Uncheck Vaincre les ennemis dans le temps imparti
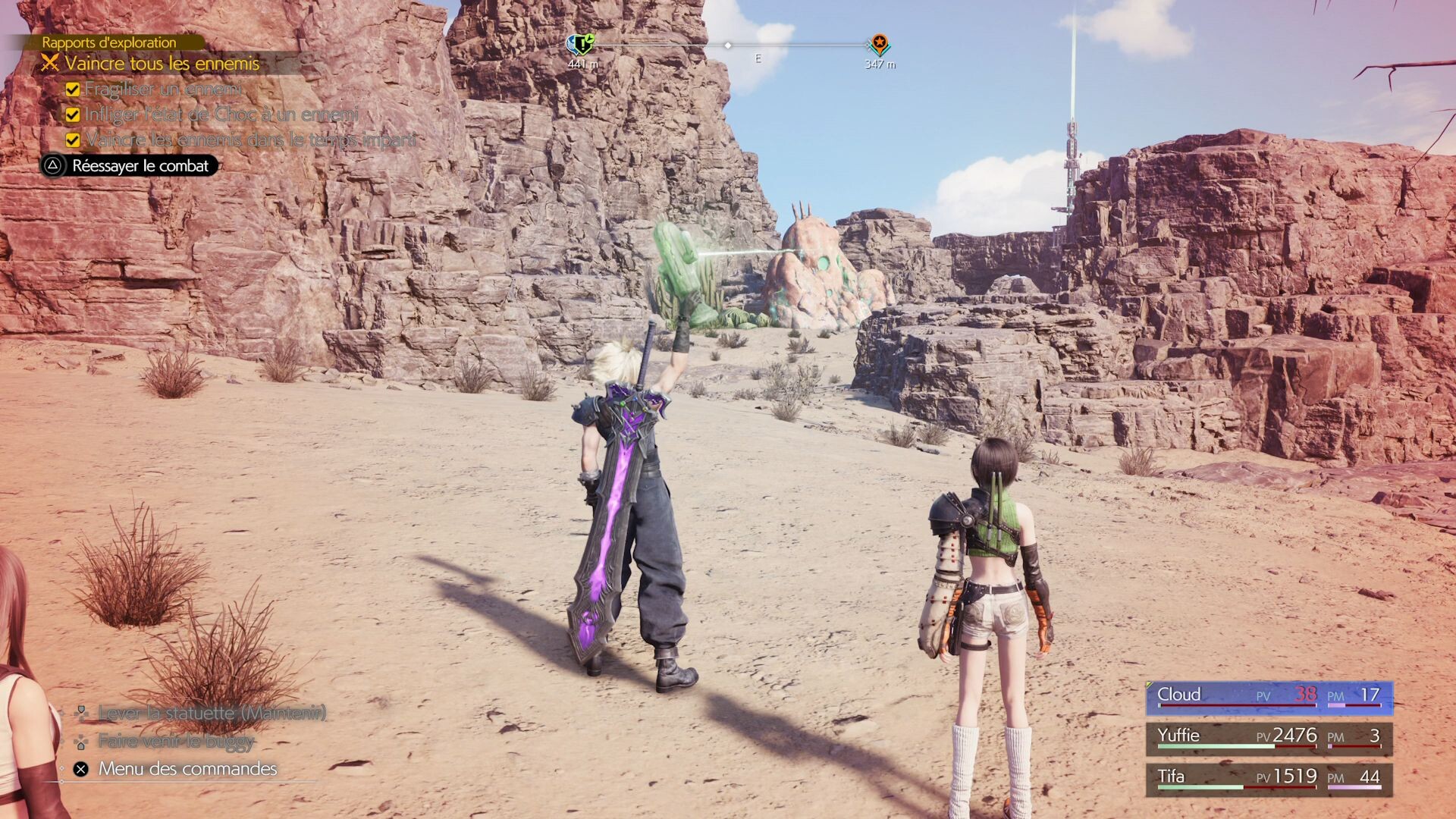Viewport: 1456px width, 819px height. (x=72, y=140)
